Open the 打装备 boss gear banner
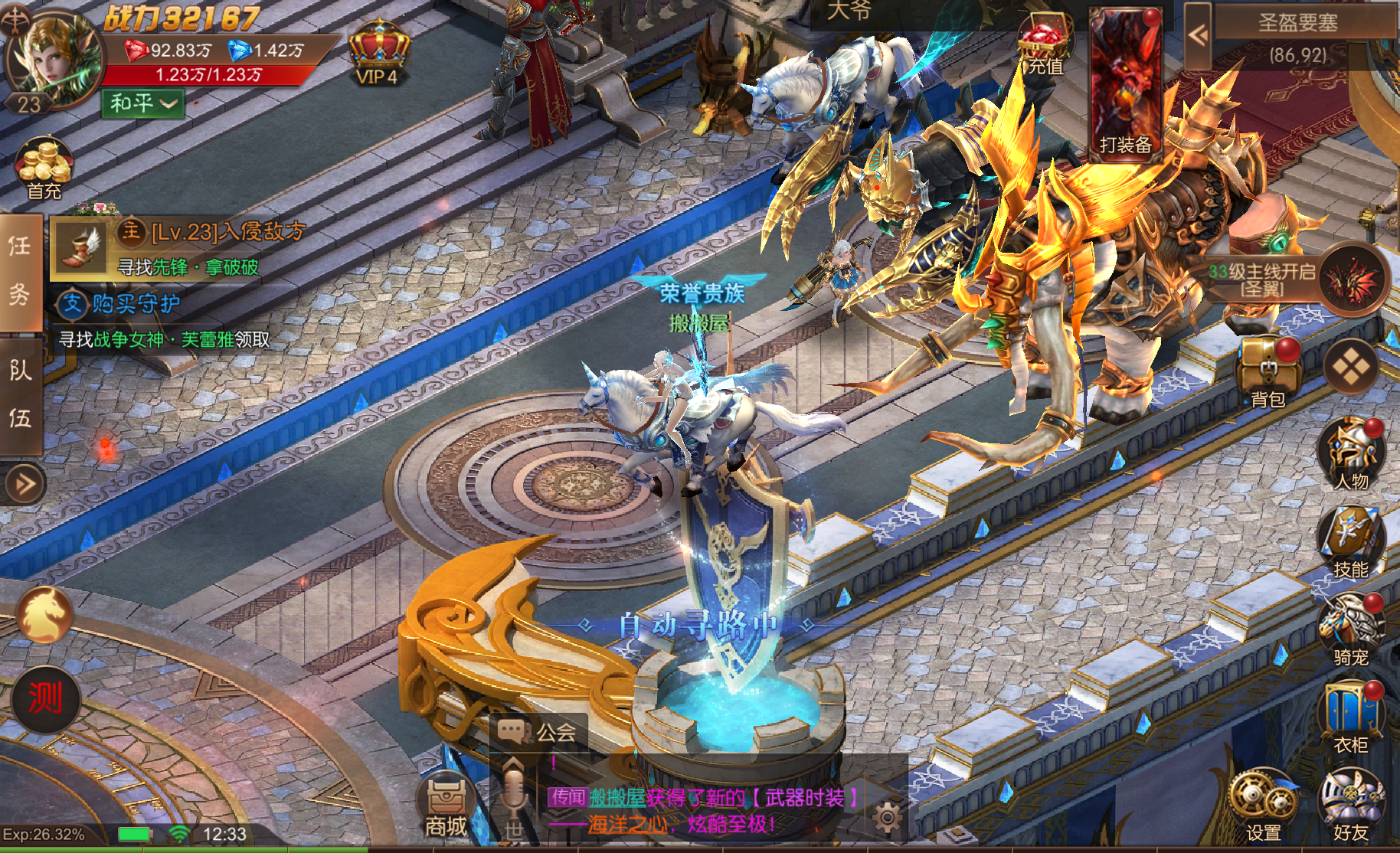1400x853 pixels. click(x=1124, y=83)
